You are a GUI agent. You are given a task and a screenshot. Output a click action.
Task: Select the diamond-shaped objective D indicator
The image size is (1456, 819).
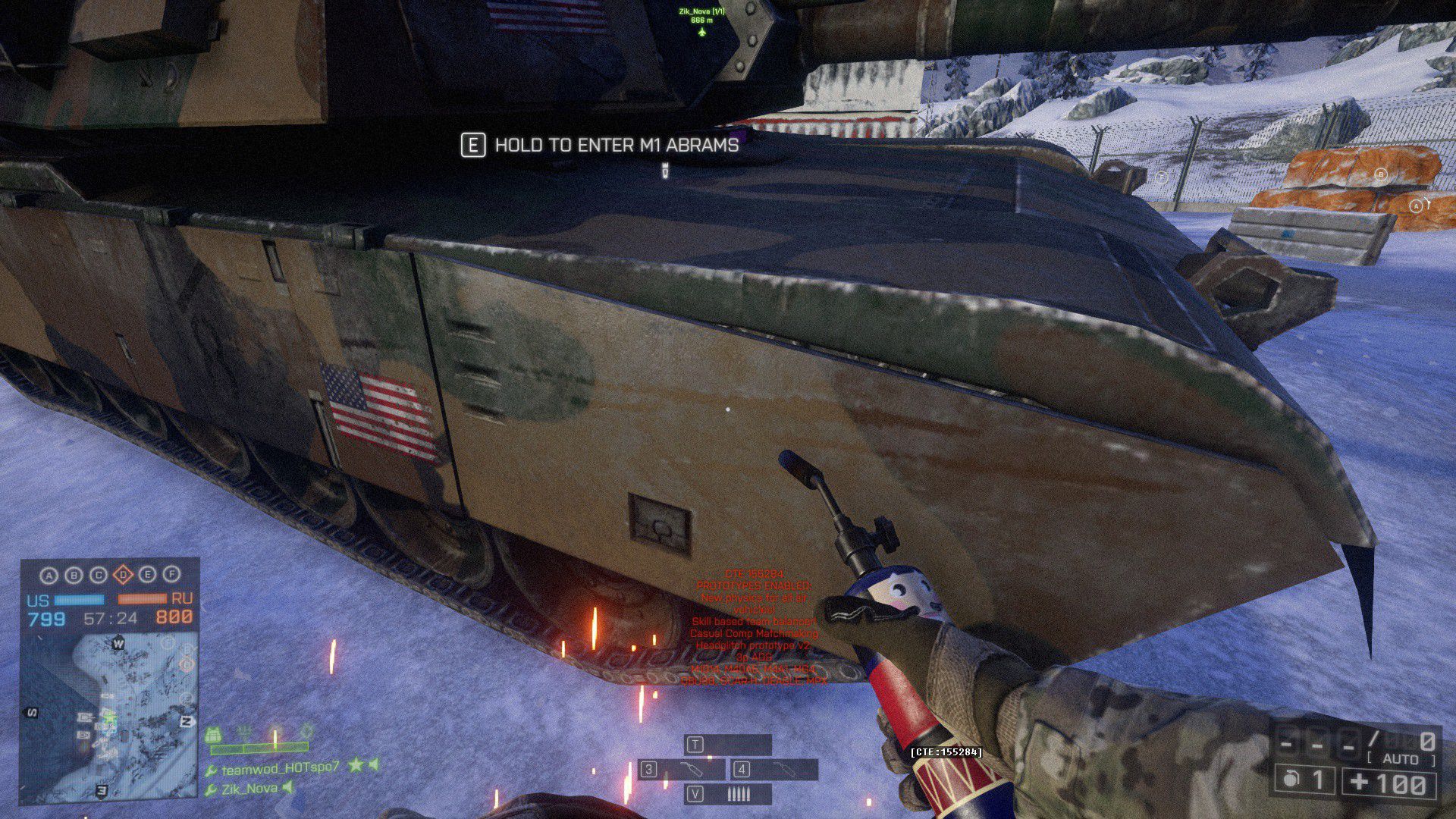tap(123, 576)
